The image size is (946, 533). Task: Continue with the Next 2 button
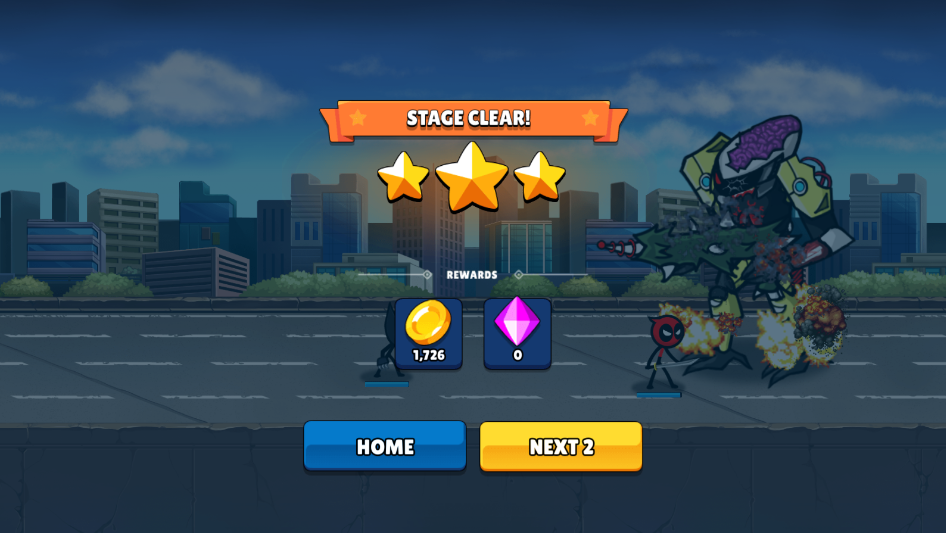pyautogui.click(x=561, y=446)
